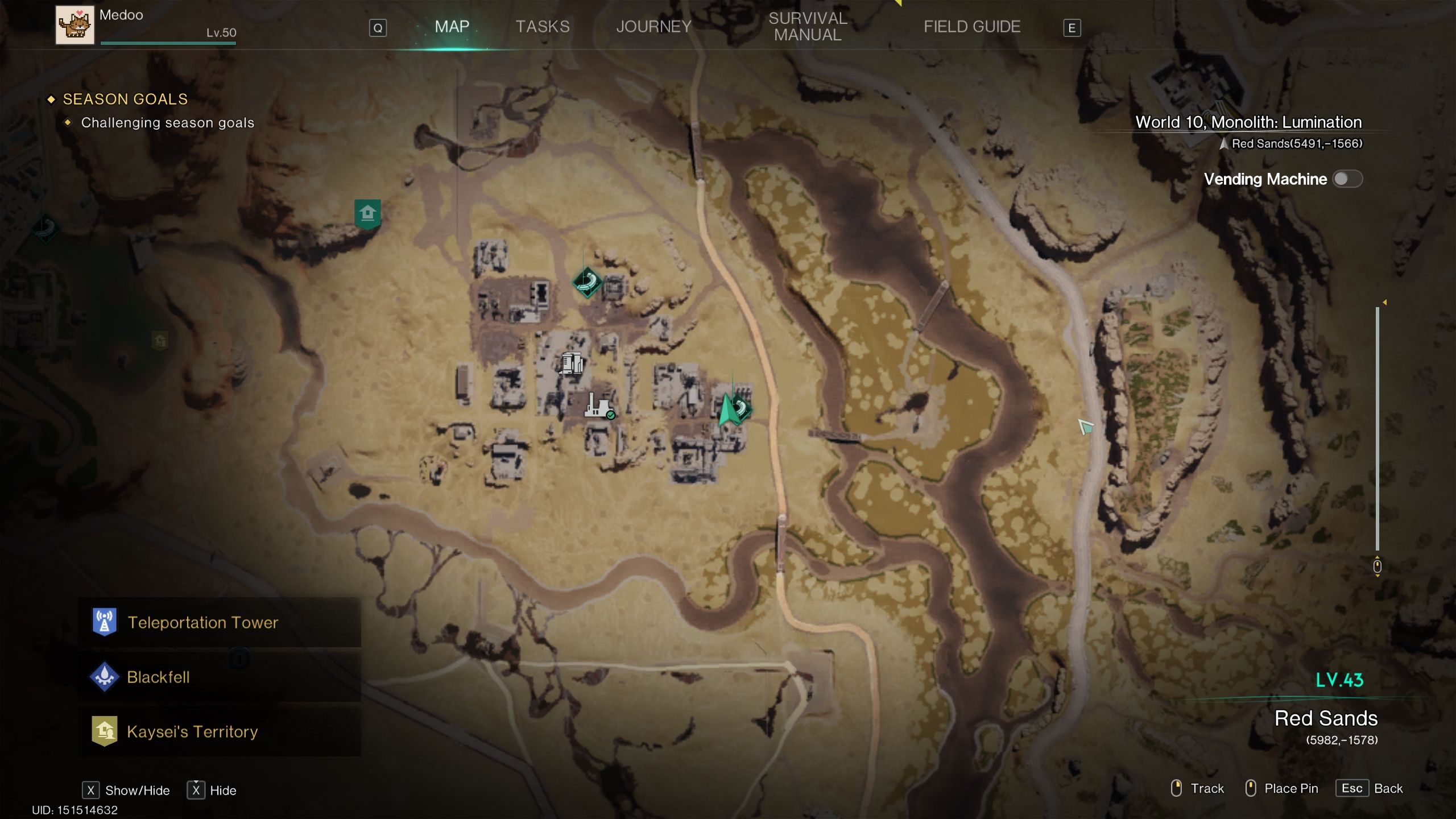The height and width of the screenshot is (819, 1456).
Task: Open the Season Goals tracker
Action: coord(125,100)
